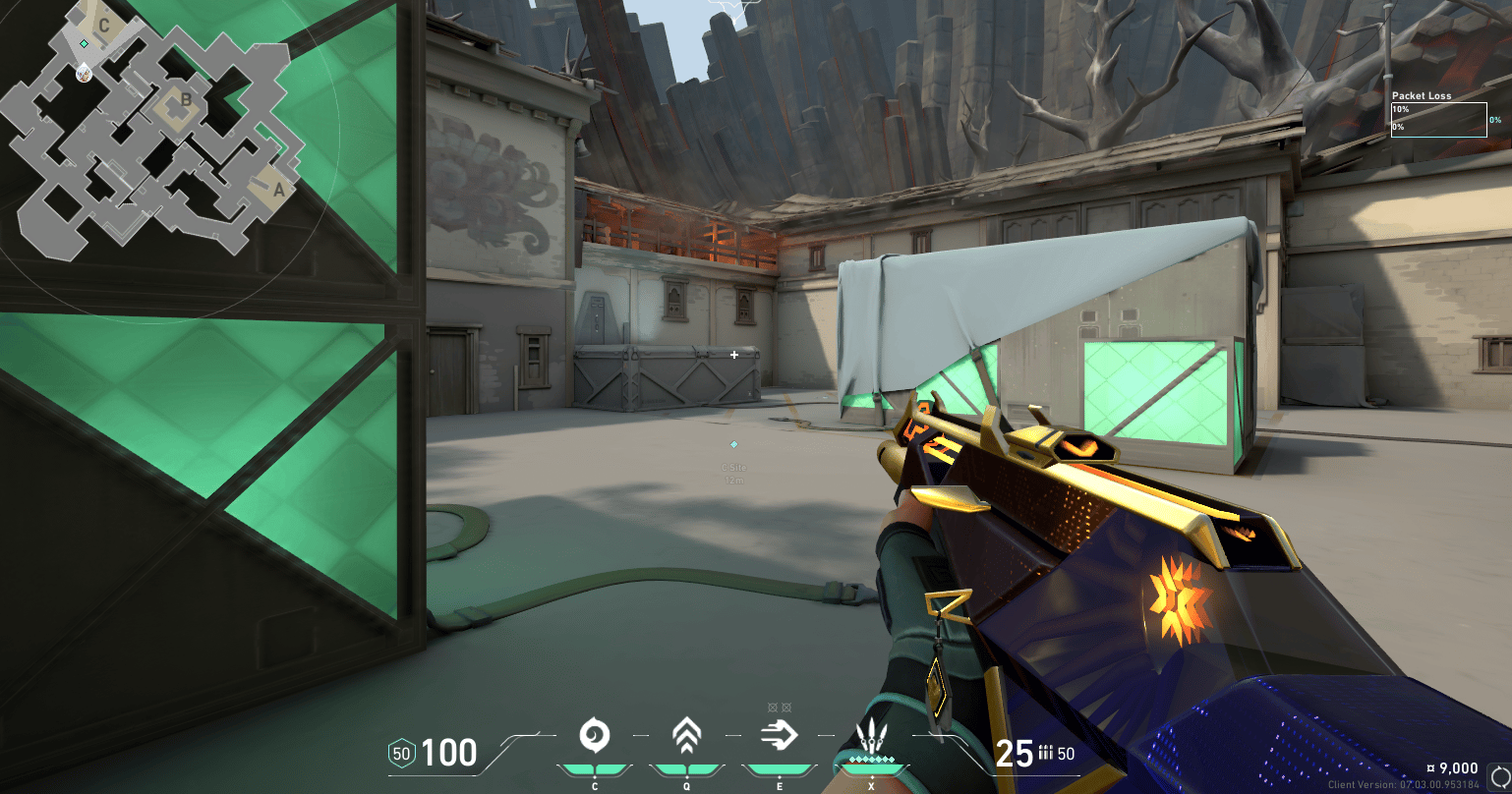
Task: Click the C site marker on minimap
Action: coord(104,26)
